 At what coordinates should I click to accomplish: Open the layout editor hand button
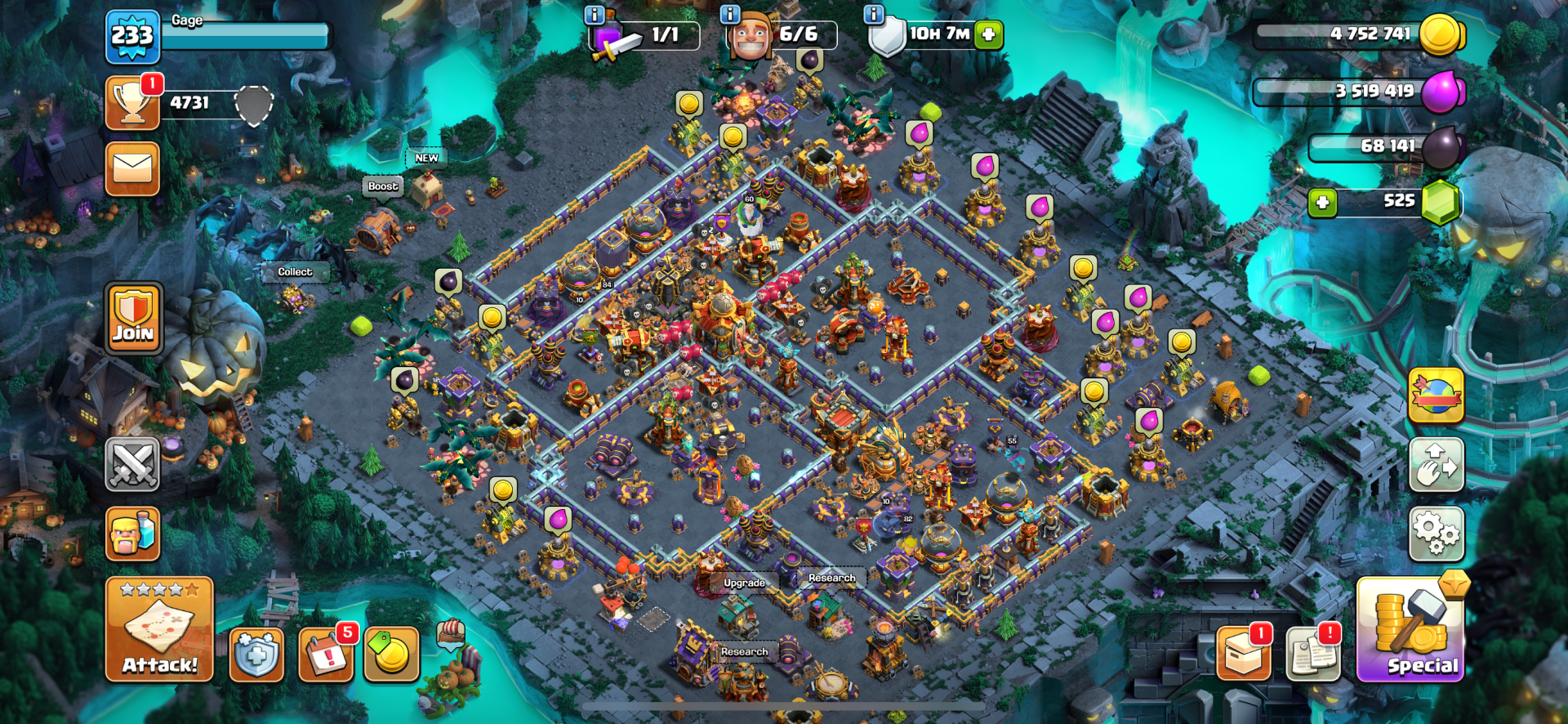click(1437, 464)
